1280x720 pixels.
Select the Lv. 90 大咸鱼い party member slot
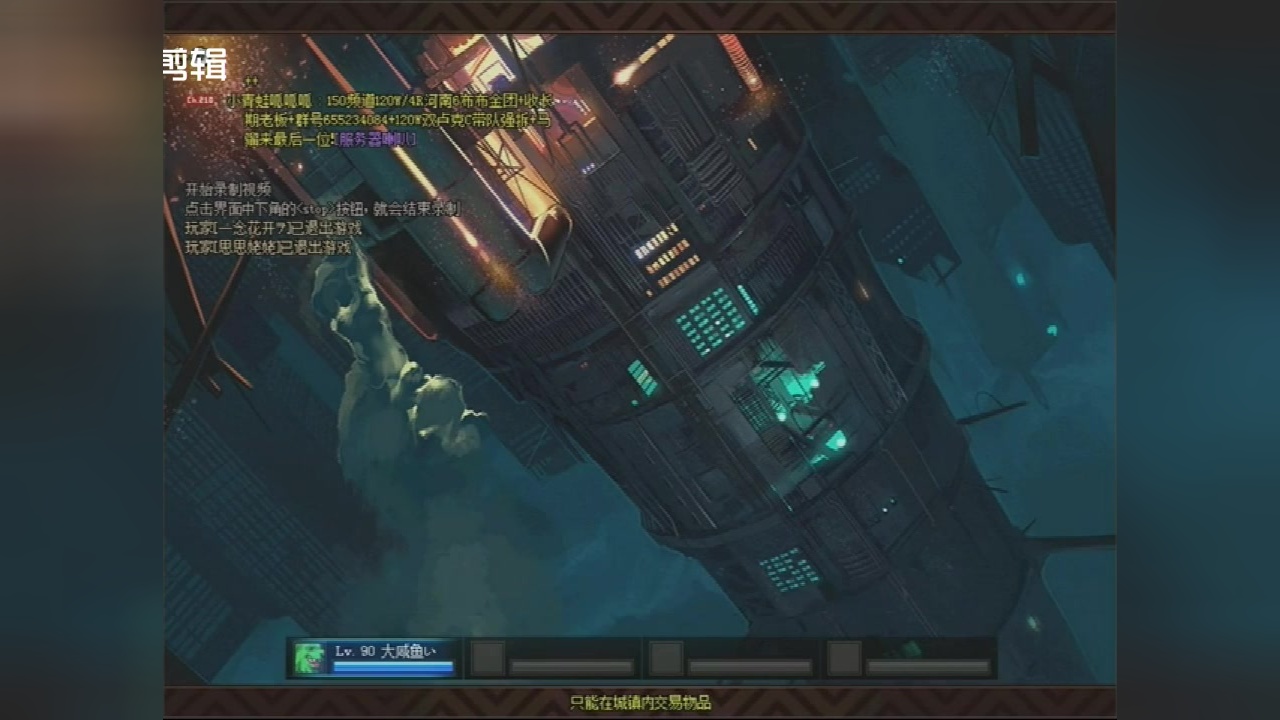tap(392, 658)
